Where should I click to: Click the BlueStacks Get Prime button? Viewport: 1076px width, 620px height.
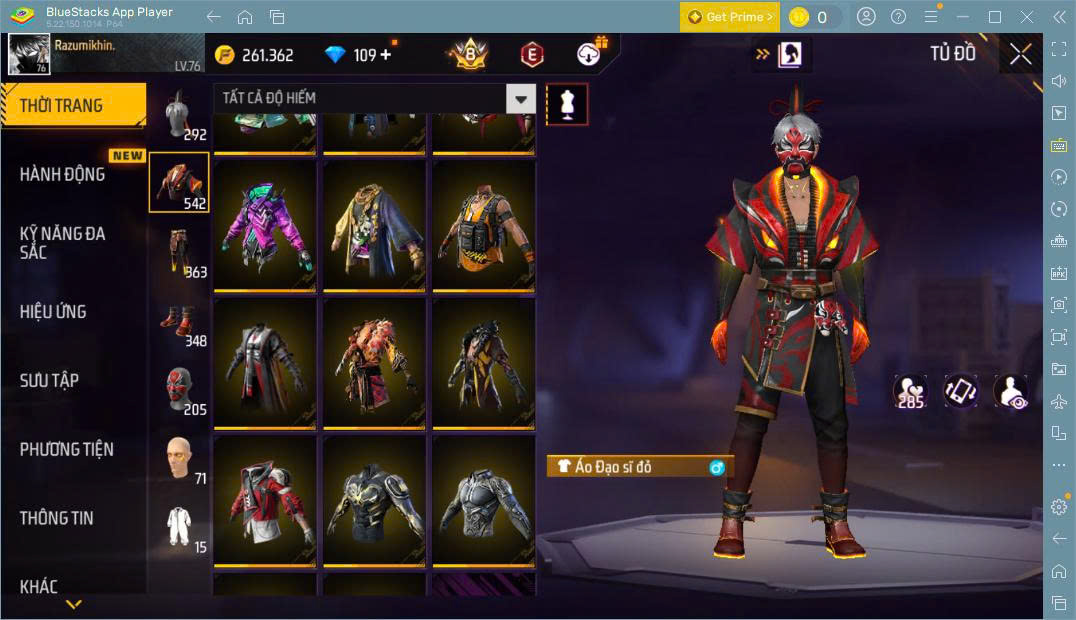pyautogui.click(x=729, y=17)
